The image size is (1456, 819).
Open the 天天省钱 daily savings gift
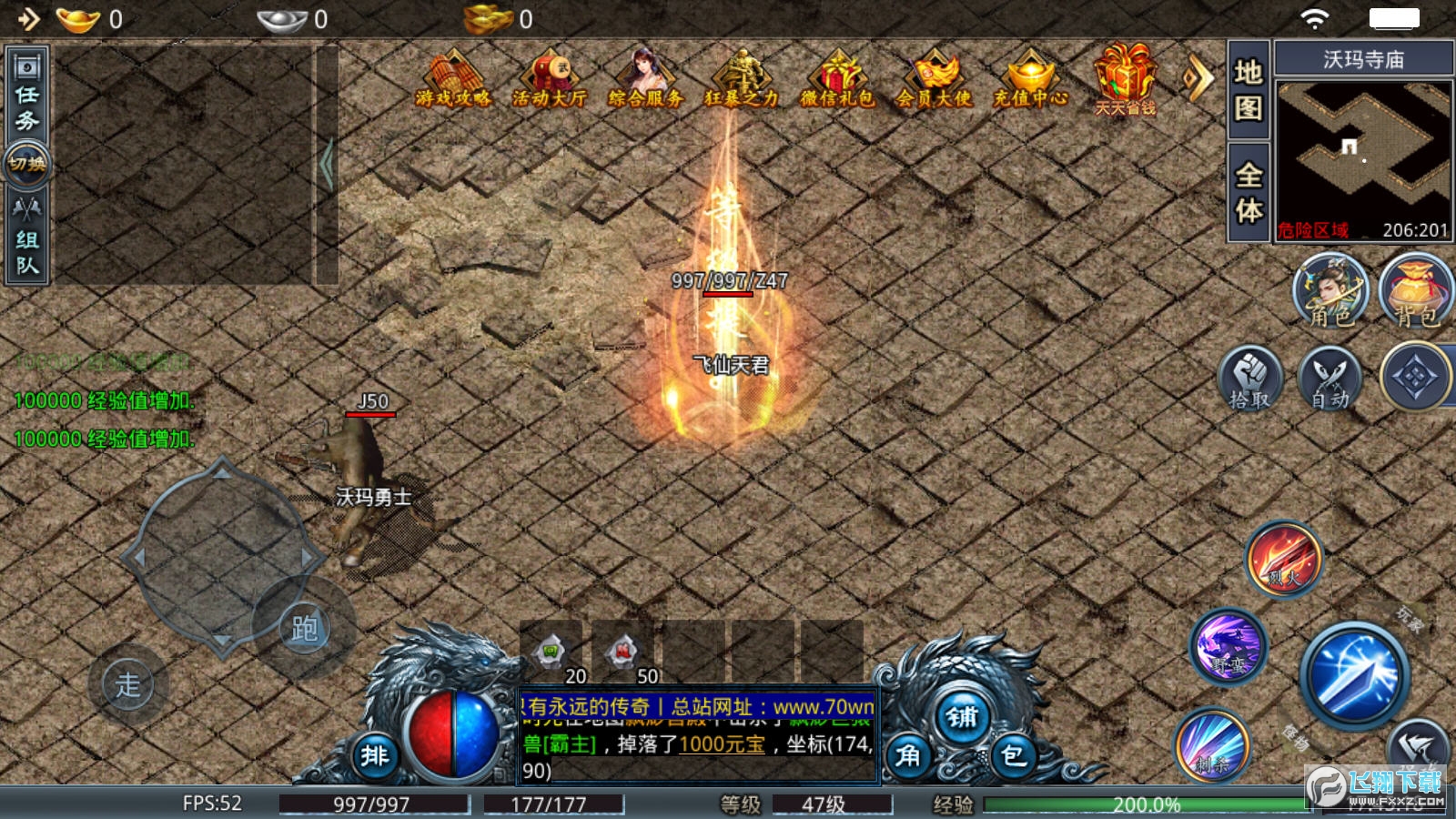tap(1126, 82)
